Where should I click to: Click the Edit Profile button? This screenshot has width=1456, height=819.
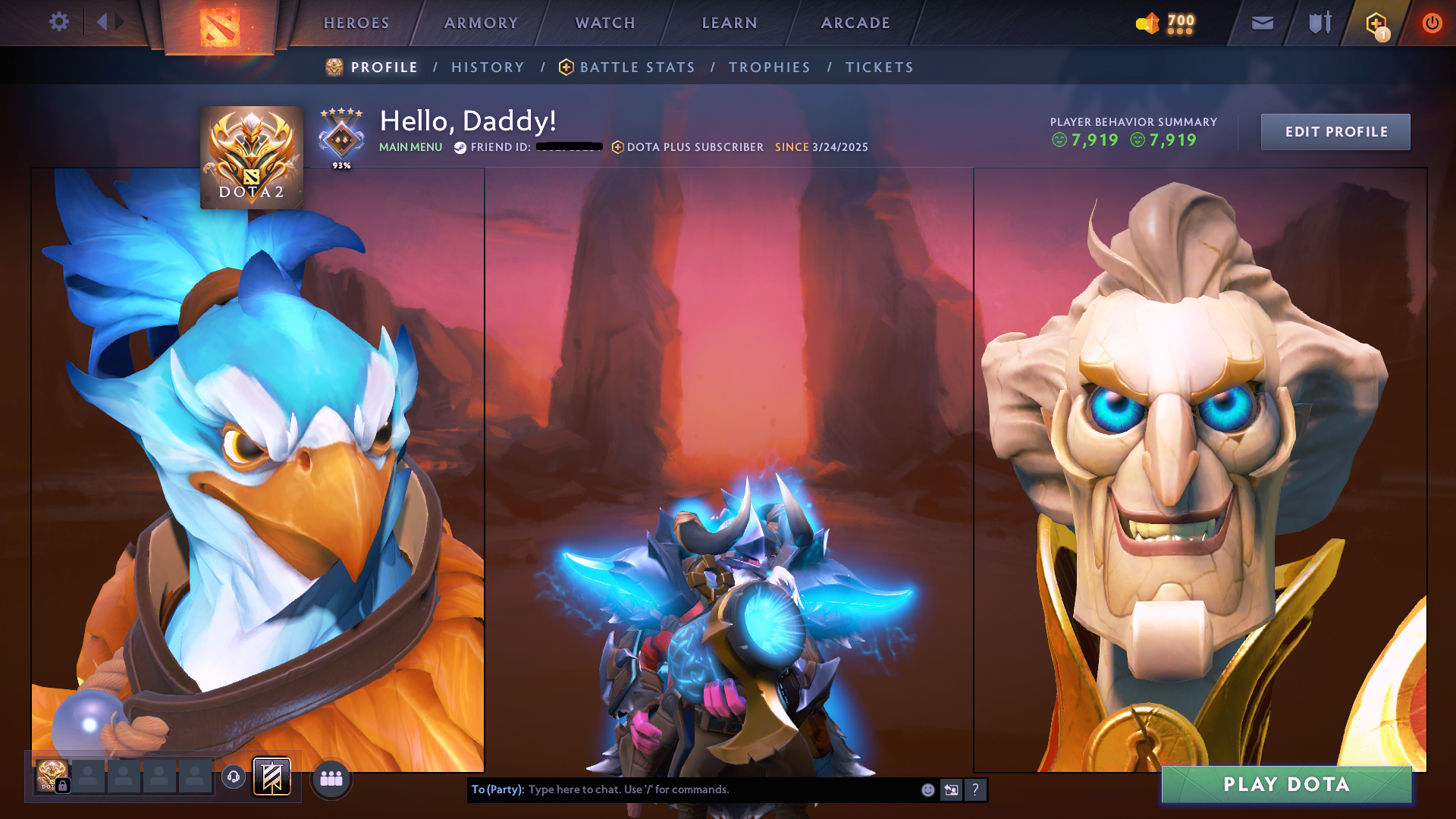(1335, 132)
